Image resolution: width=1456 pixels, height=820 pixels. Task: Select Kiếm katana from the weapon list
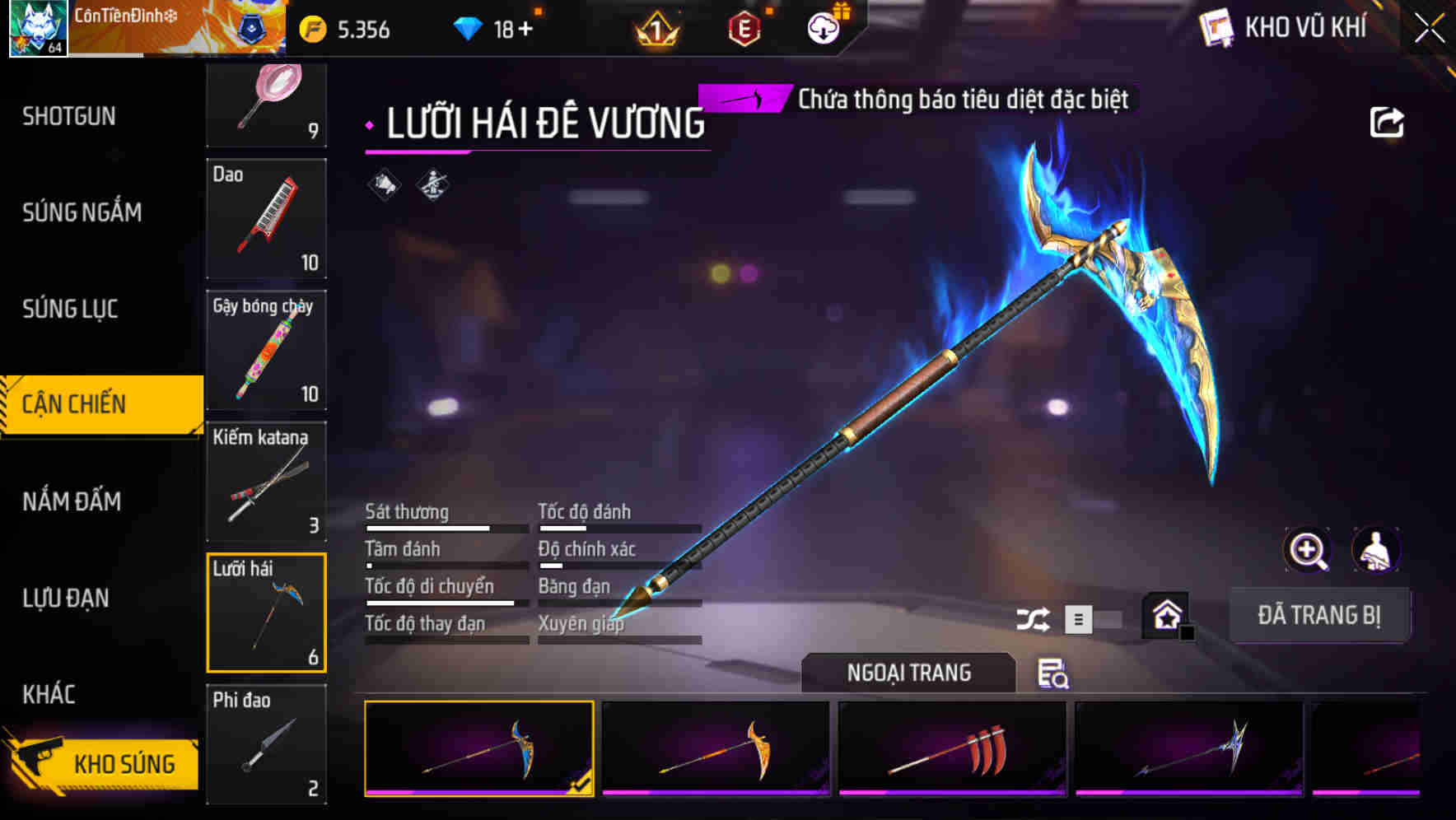pyautogui.click(x=265, y=480)
